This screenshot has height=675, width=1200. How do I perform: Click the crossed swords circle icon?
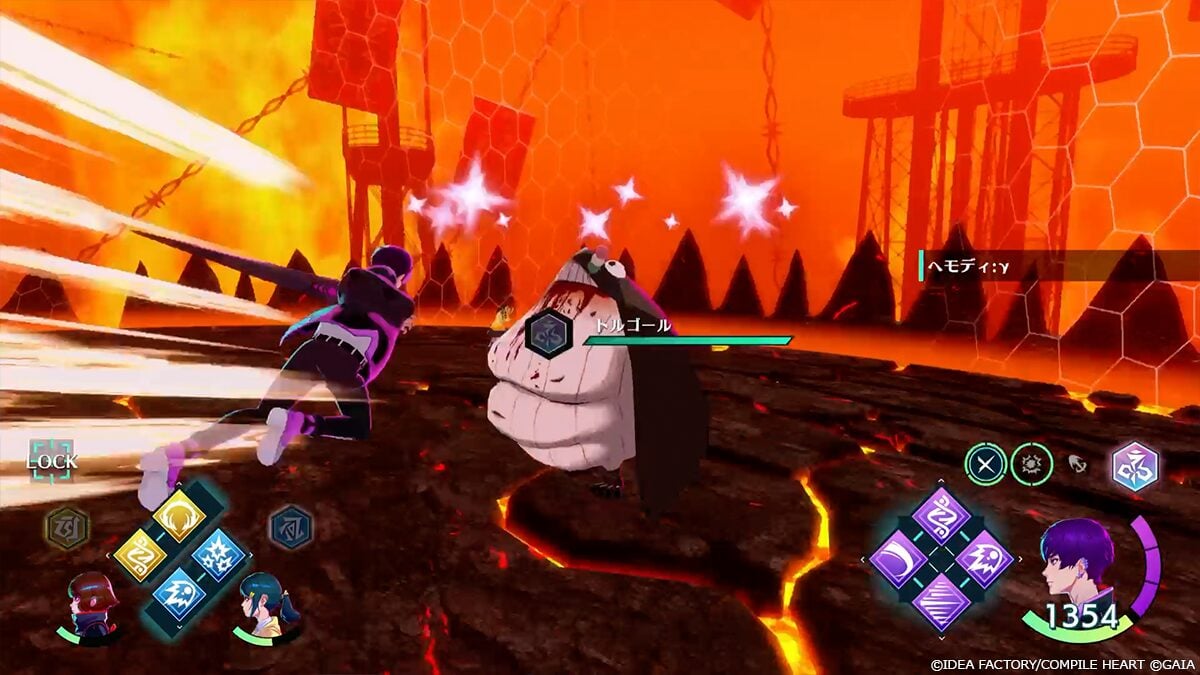[985, 465]
